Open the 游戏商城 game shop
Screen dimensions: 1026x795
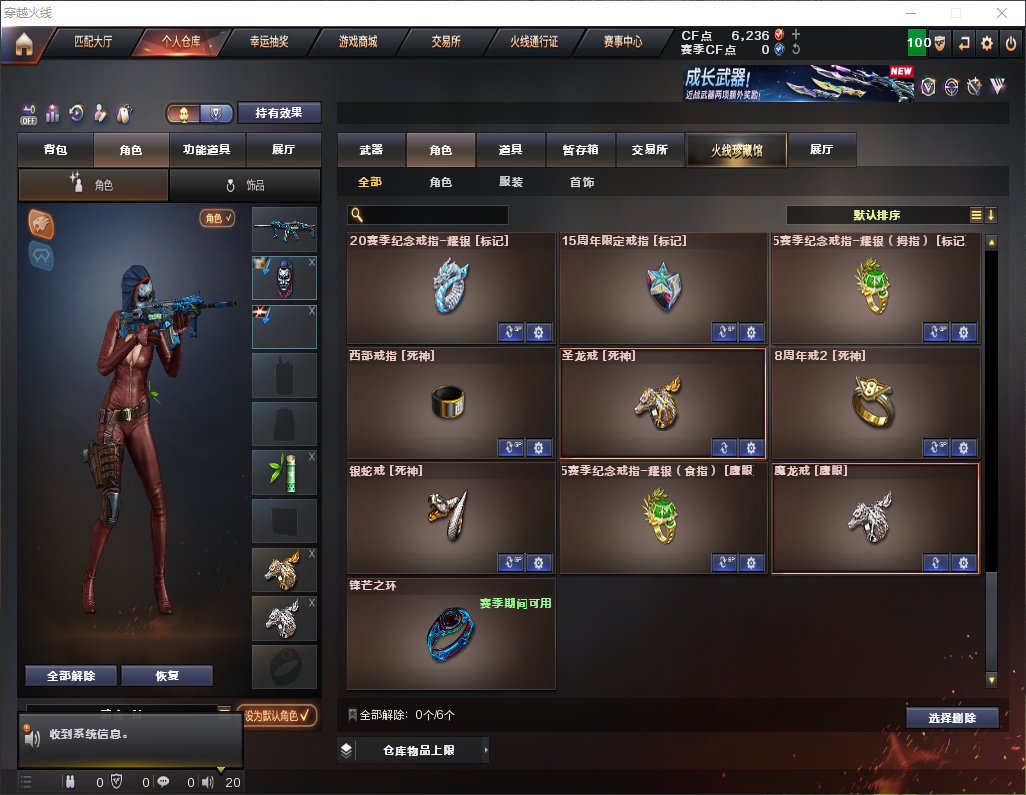pos(357,42)
